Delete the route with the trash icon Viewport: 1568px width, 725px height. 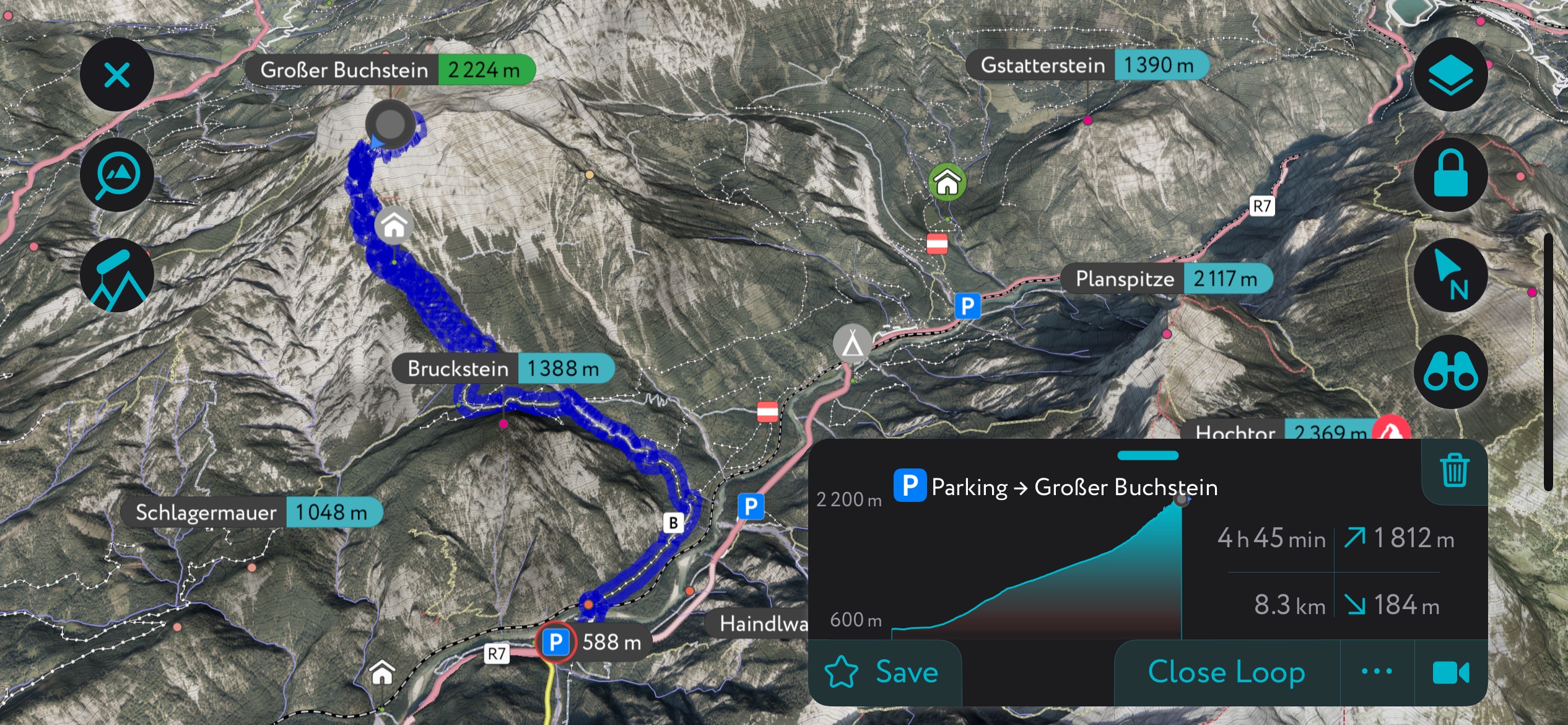[x=1454, y=471]
